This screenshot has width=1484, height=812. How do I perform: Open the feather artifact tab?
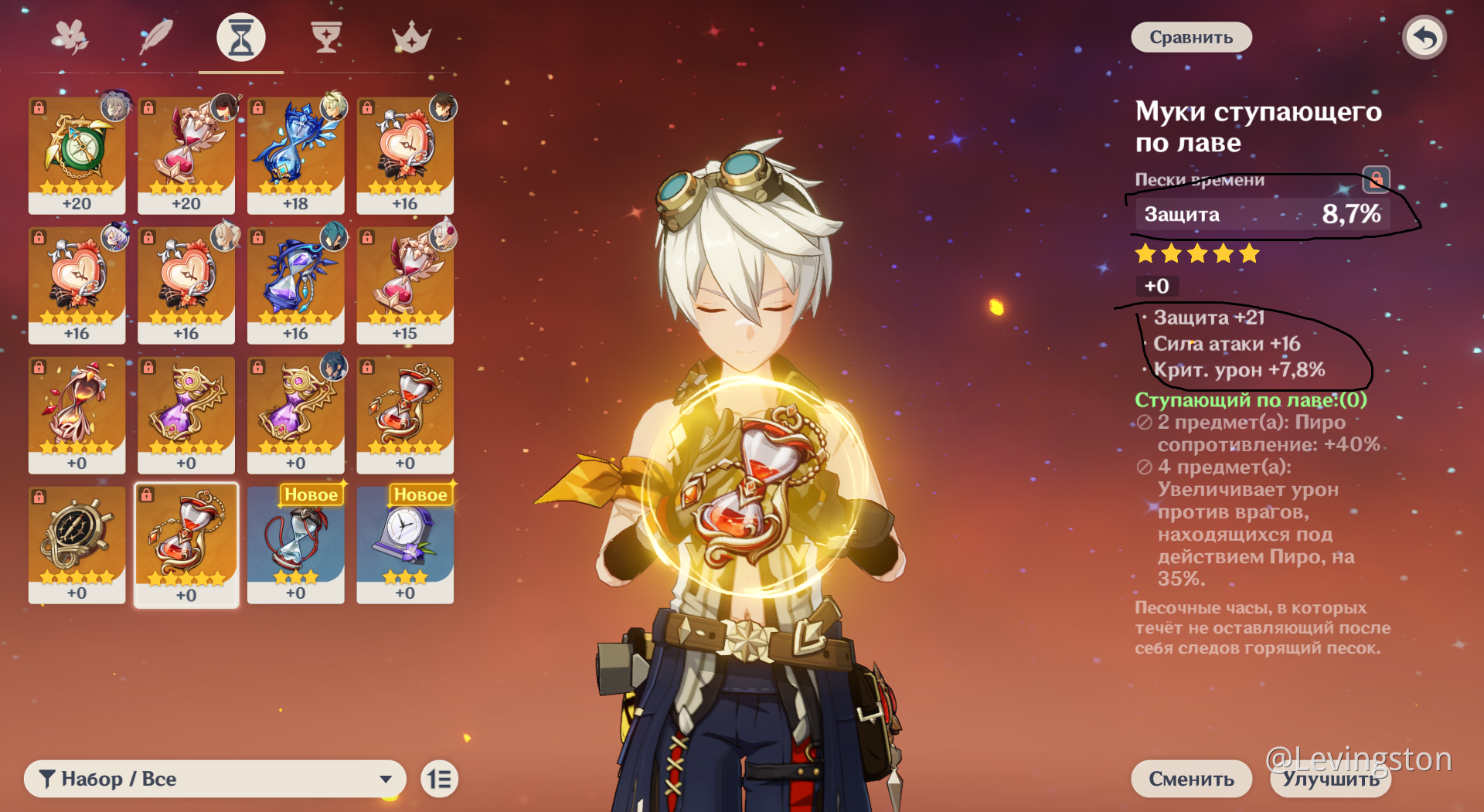click(156, 37)
